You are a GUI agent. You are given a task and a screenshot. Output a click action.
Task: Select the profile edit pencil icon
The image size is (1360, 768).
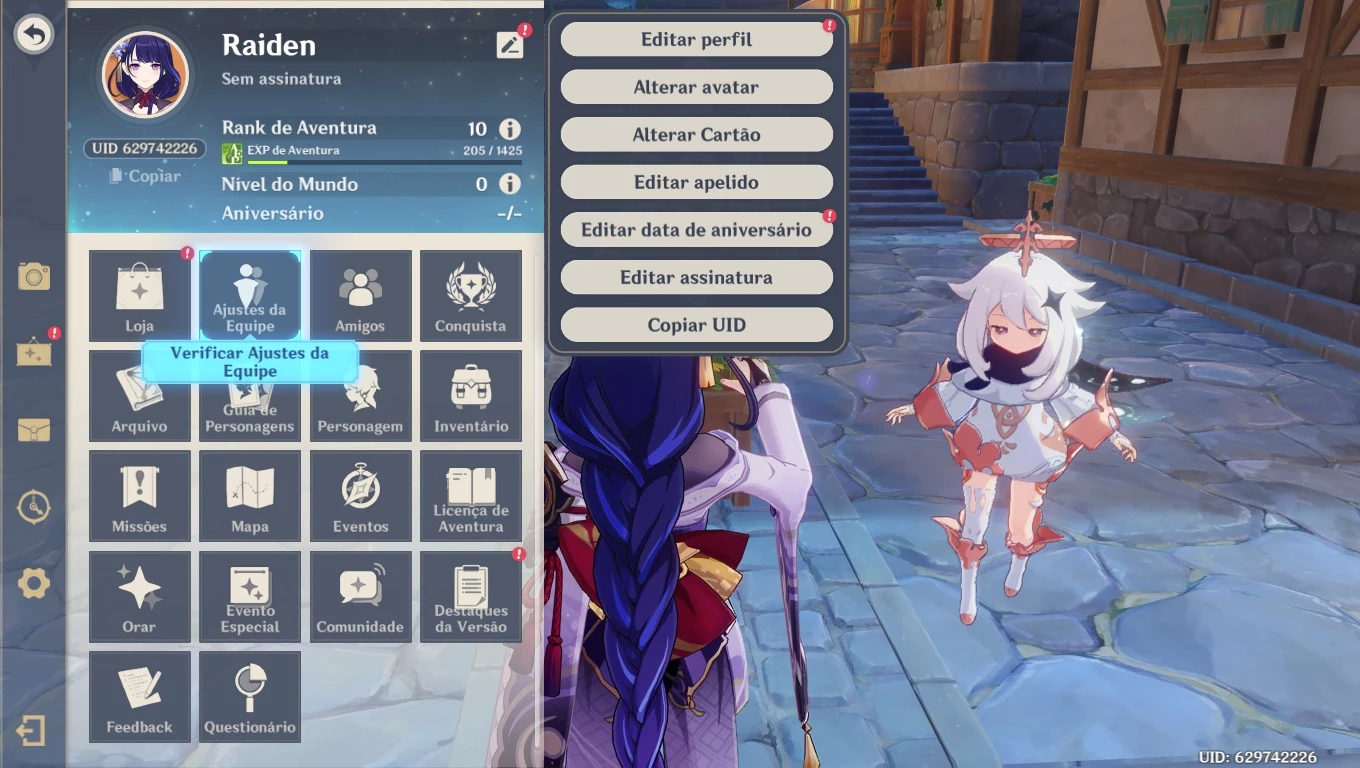(511, 44)
